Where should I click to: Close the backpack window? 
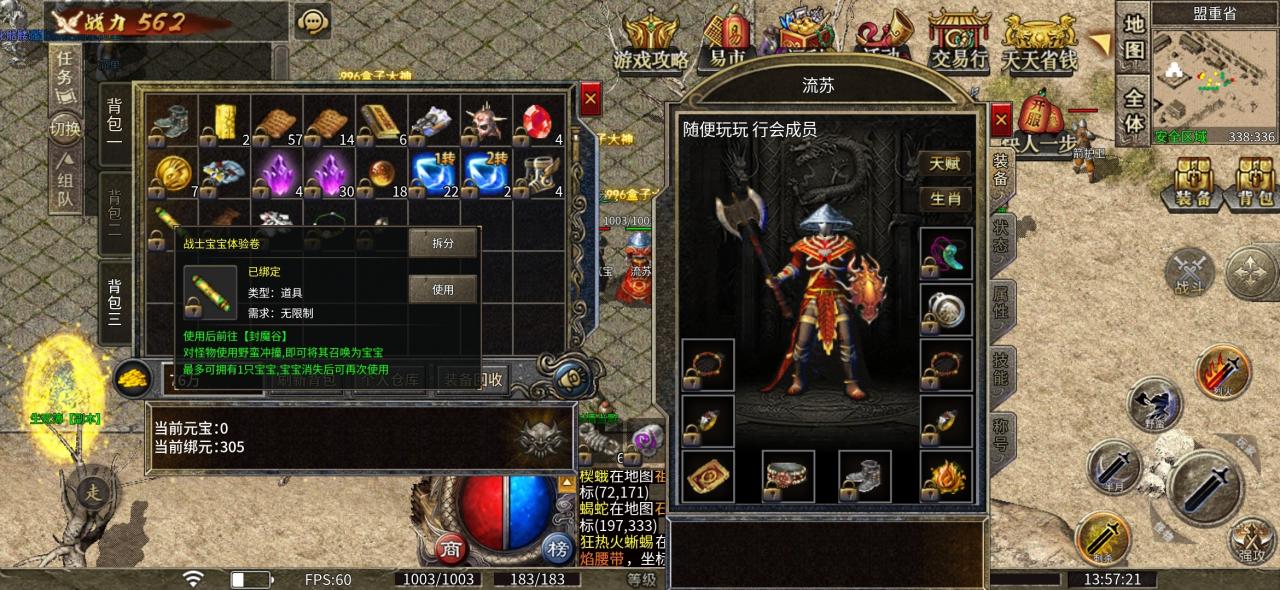click(x=590, y=99)
